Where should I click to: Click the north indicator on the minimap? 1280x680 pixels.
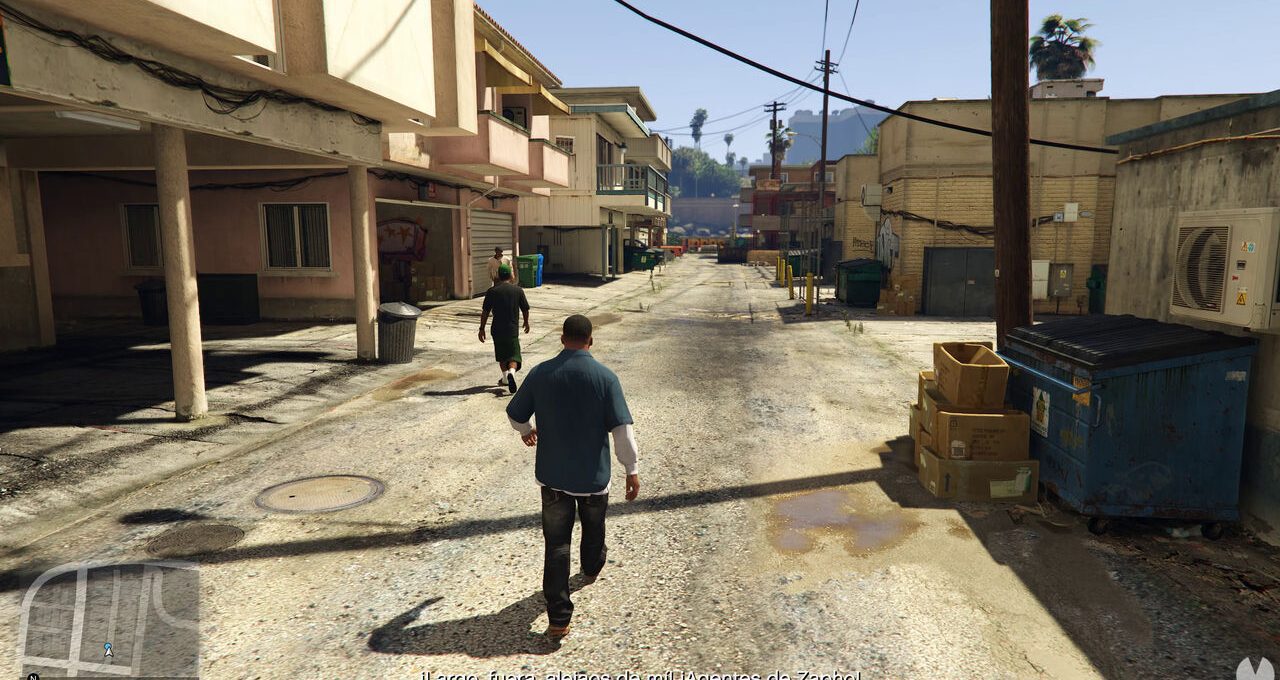coord(32,677)
